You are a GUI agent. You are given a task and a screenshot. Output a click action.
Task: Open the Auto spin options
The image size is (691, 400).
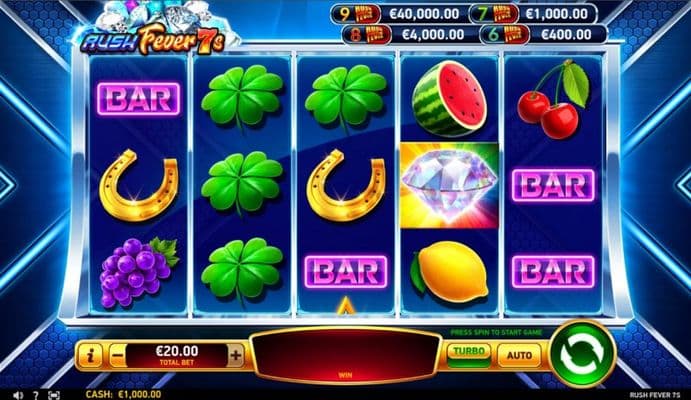click(520, 353)
